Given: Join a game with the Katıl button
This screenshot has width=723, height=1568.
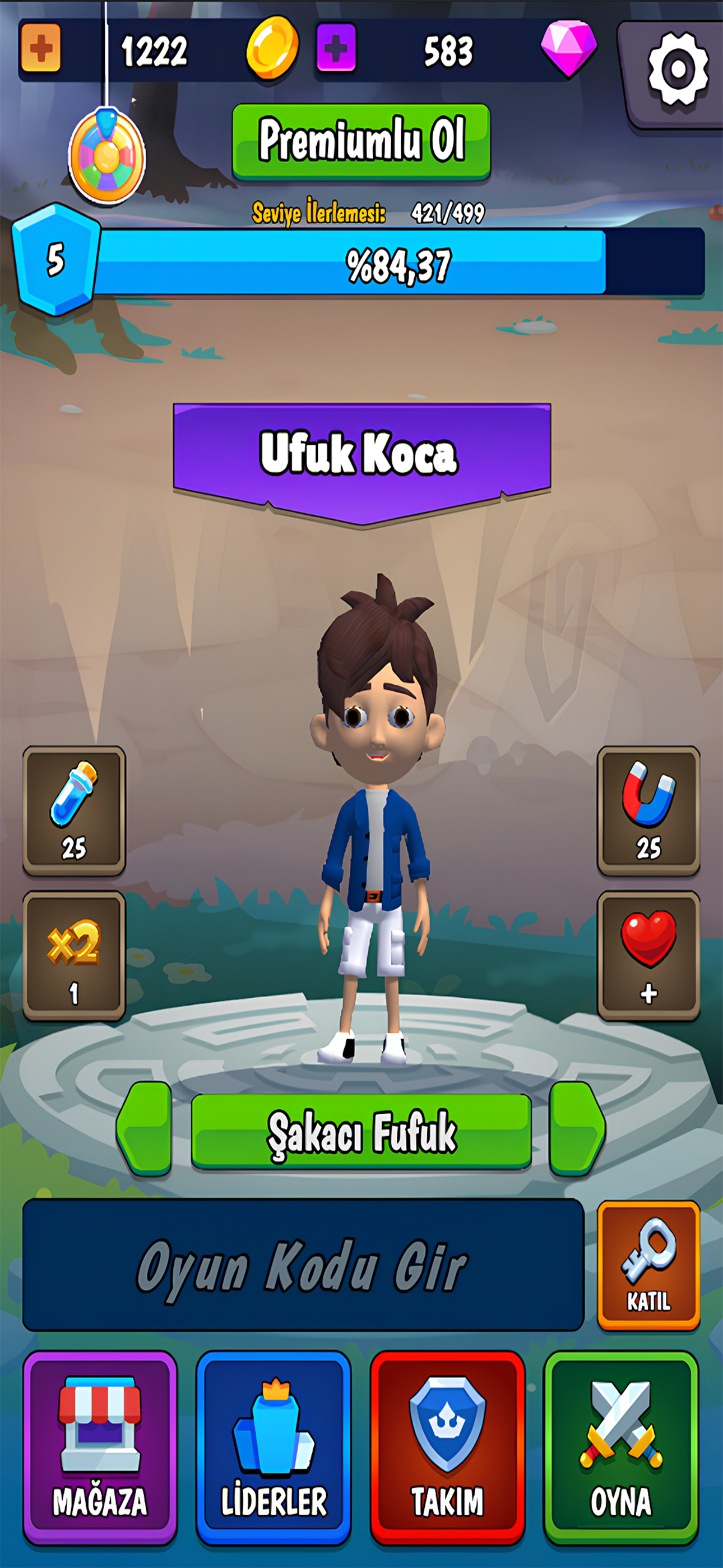Looking at the screenshot, I should [648, 1265].
